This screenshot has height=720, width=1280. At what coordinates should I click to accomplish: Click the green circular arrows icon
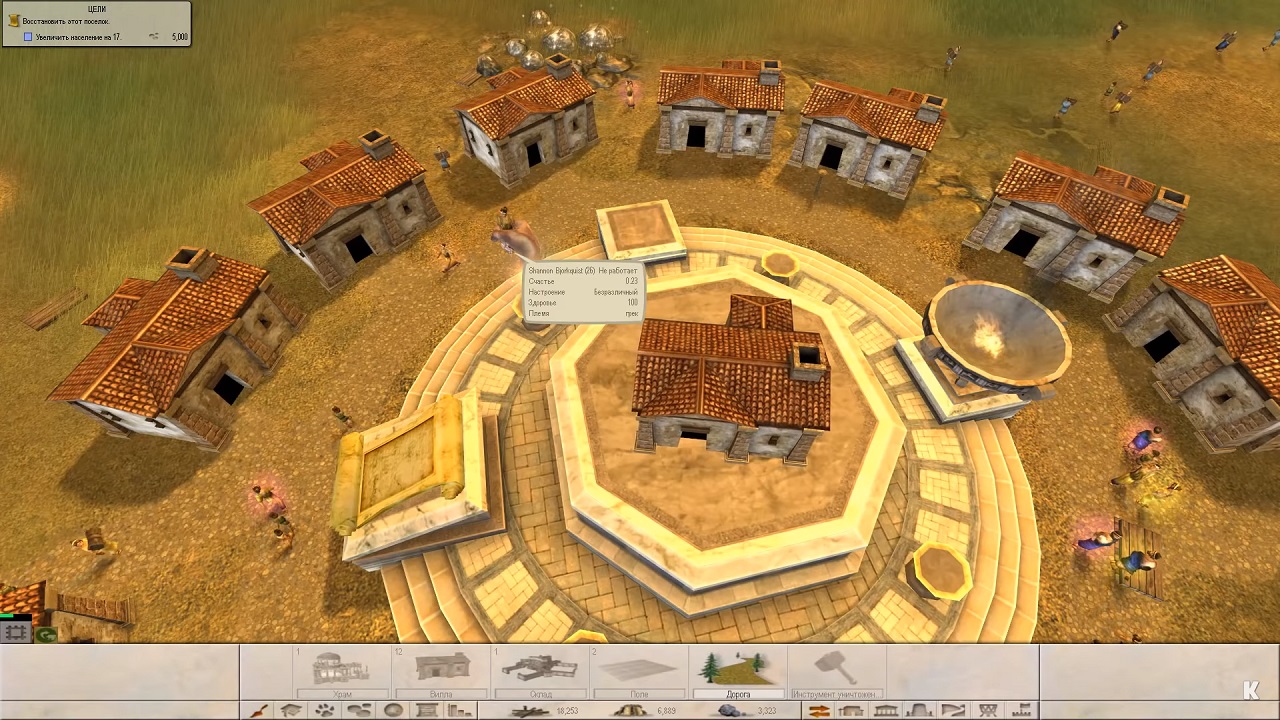pos(45,634)
